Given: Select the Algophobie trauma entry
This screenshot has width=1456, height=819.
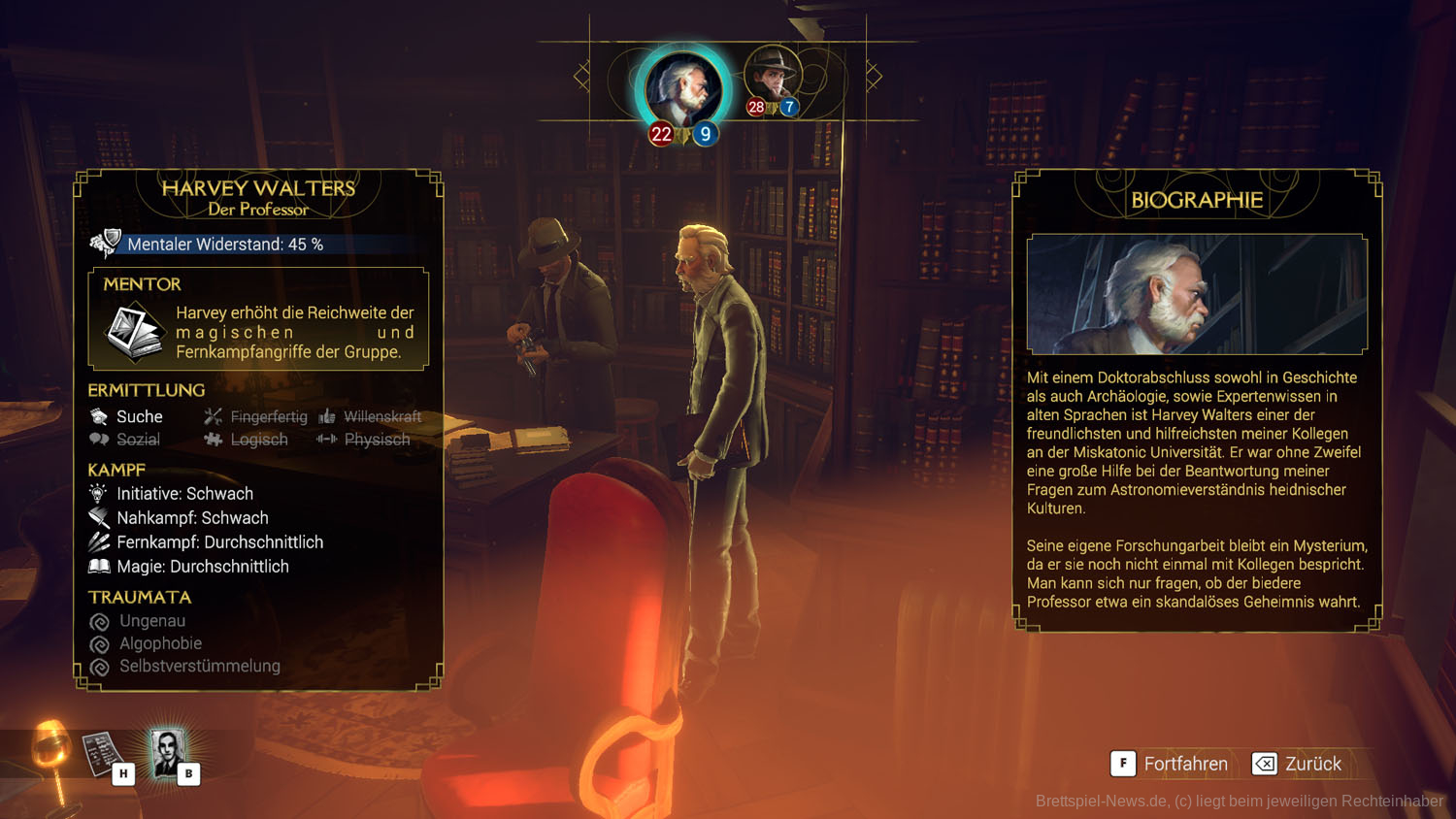Looking at the screenshot, I should click(160, 643).
